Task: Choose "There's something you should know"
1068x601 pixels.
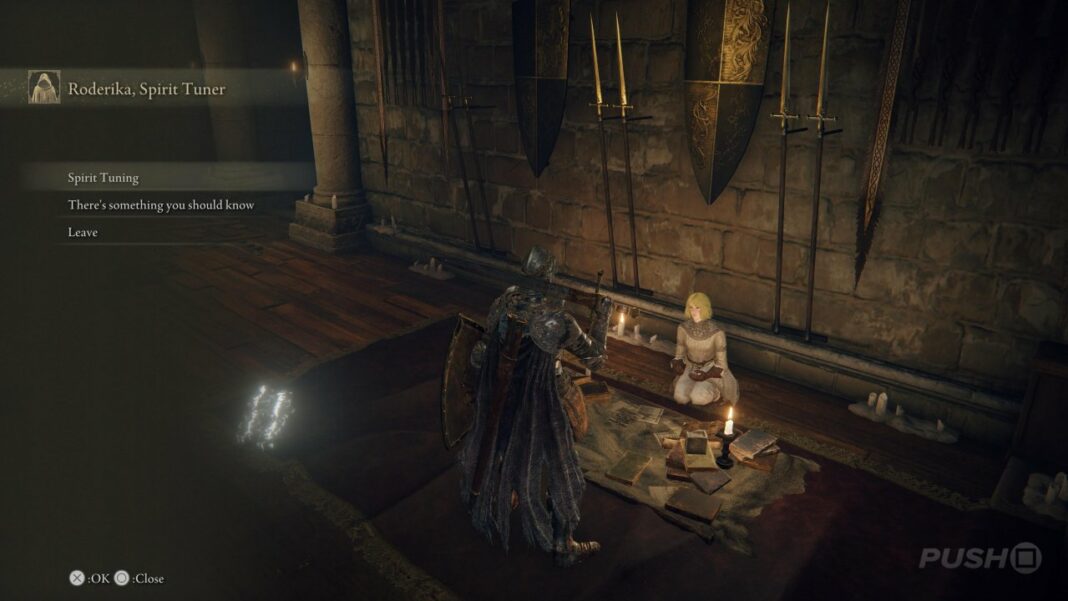Action: point(161,205)
